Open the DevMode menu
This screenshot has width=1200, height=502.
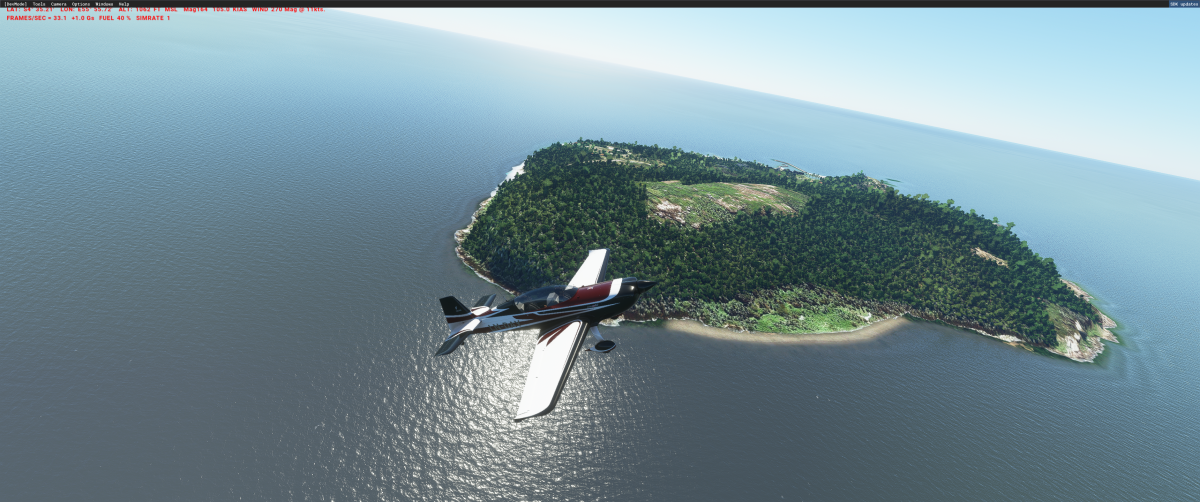16,4
